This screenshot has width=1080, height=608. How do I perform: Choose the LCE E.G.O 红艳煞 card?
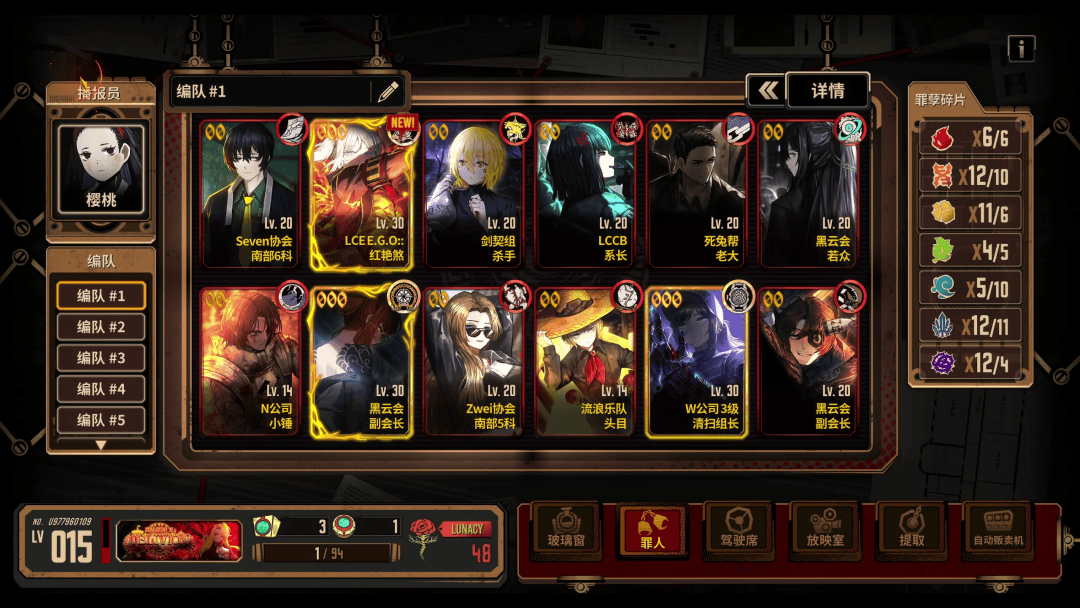coord(361,195)
